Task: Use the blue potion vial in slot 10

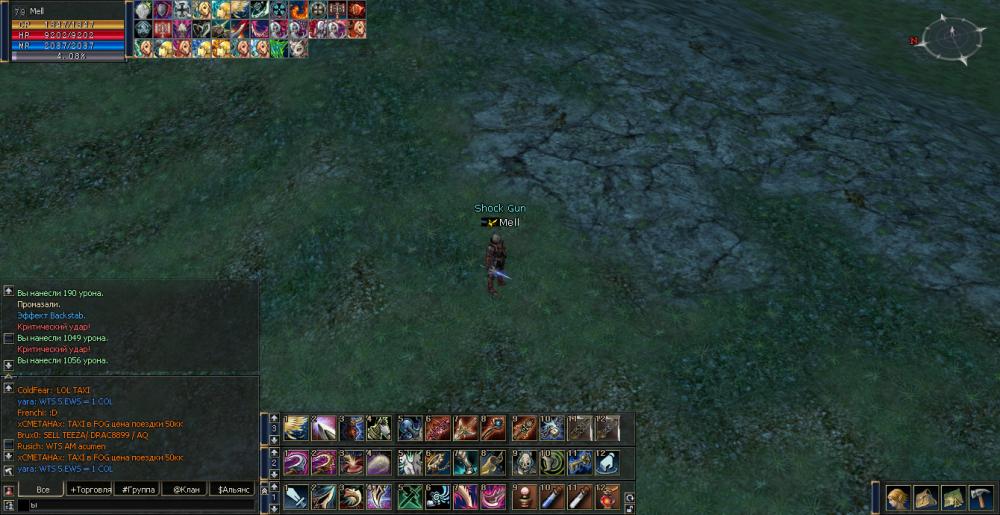Action: (x=554, y=496)
